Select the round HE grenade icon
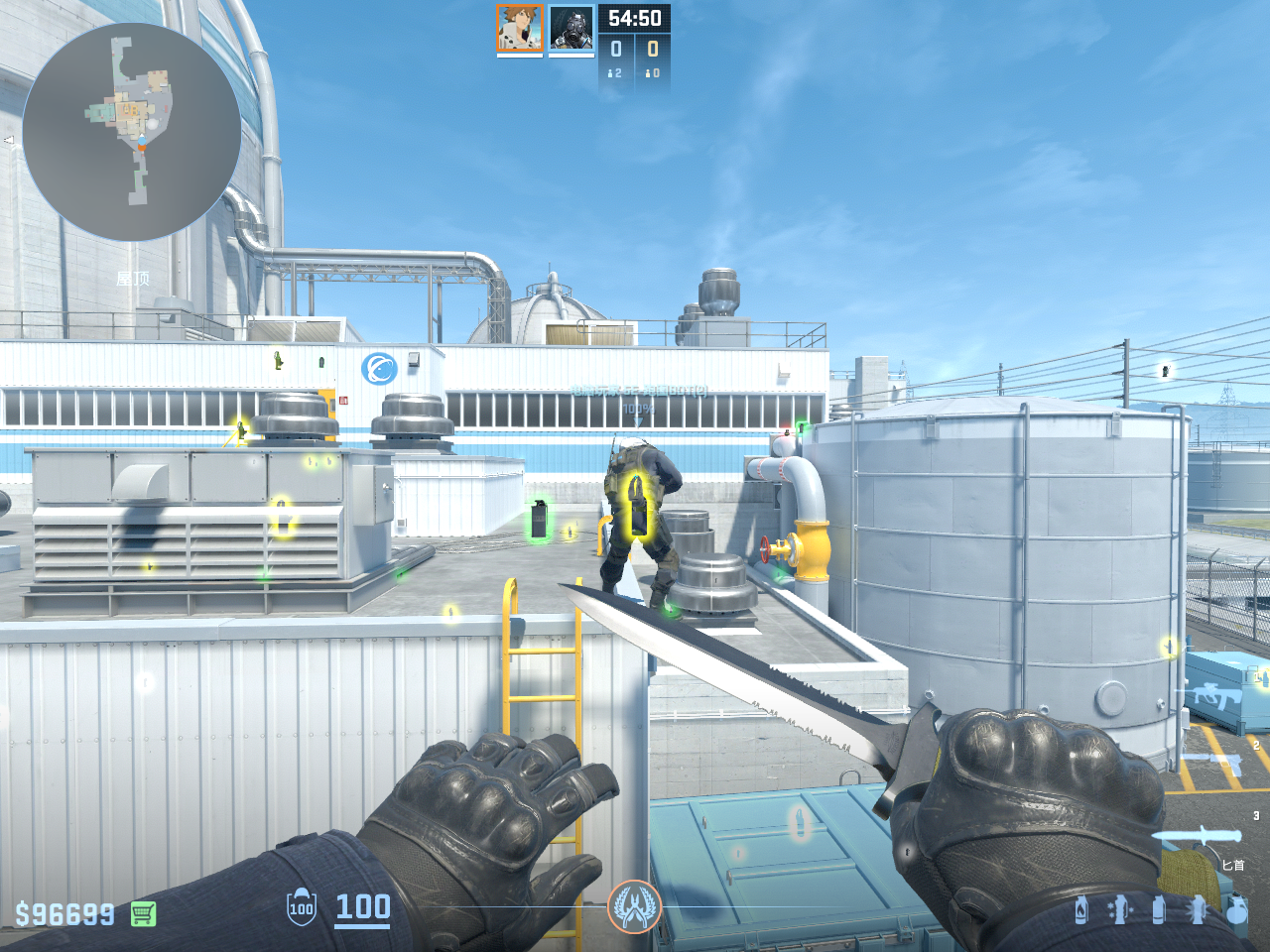Screen dimensions: 1270x952 (x=1236, y=909)
